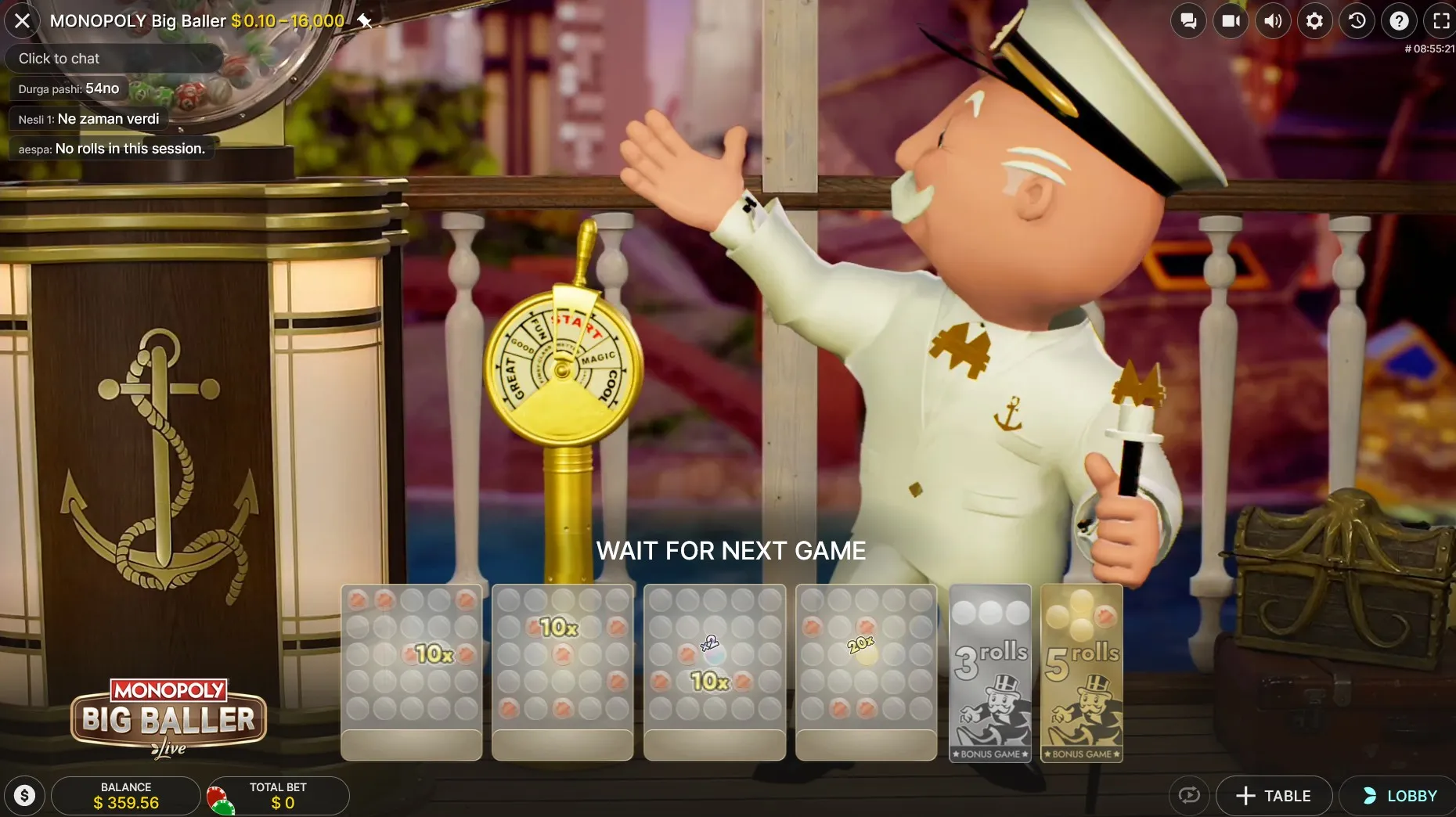Expand the Balance display
This screenshot has height=817, width=1456.
[125, 795]
